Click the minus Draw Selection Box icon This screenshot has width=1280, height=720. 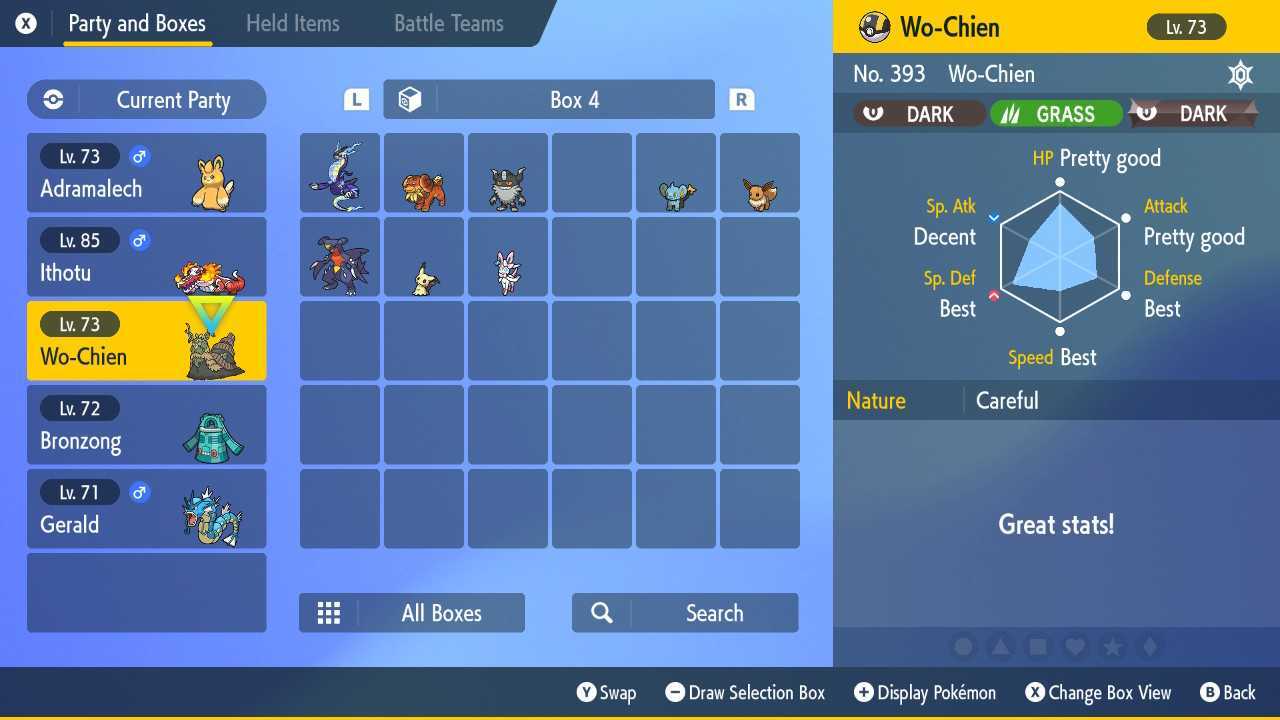[x=676, y=692]
